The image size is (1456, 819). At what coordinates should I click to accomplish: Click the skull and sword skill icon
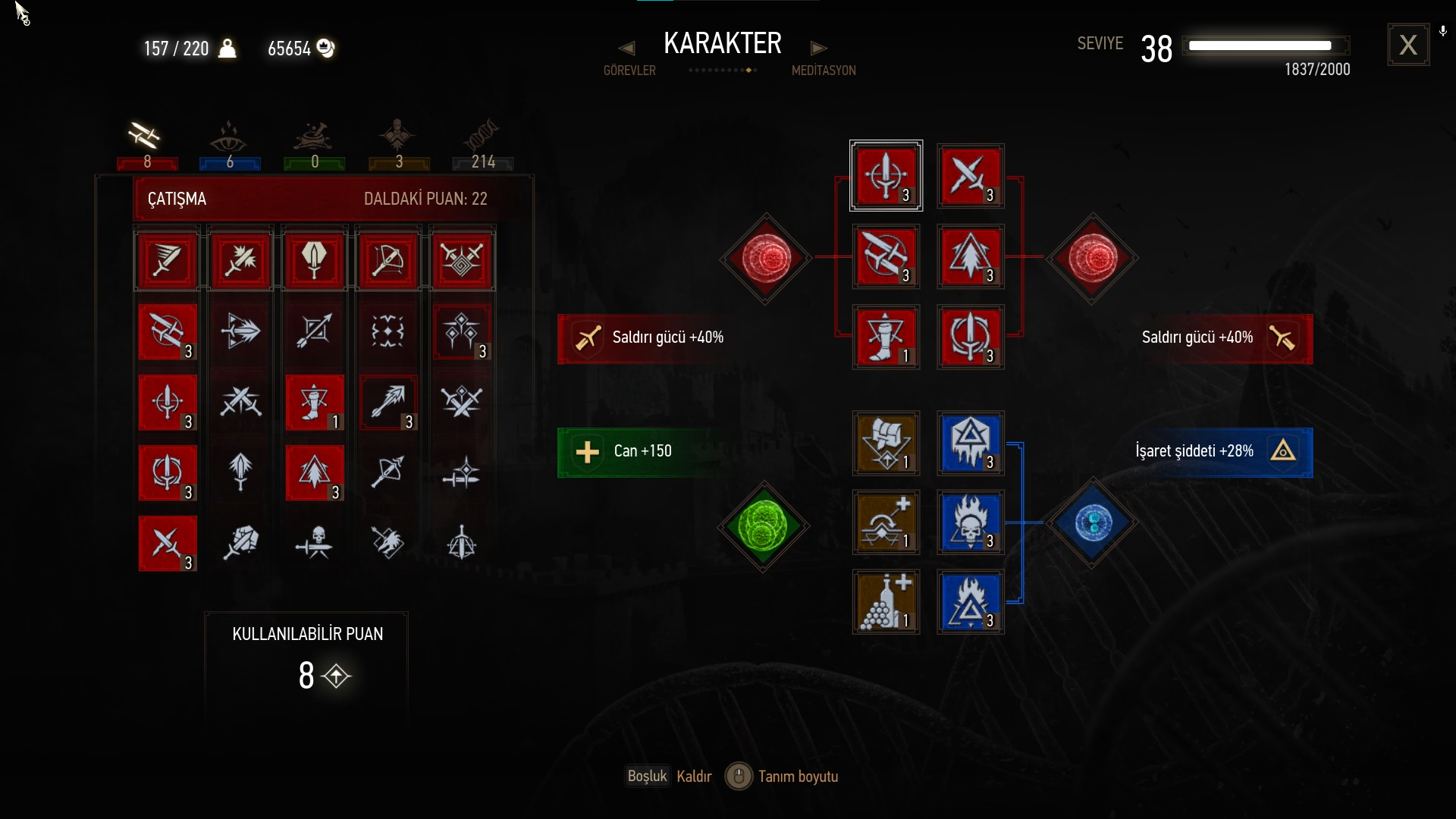[x=315, y=543]
